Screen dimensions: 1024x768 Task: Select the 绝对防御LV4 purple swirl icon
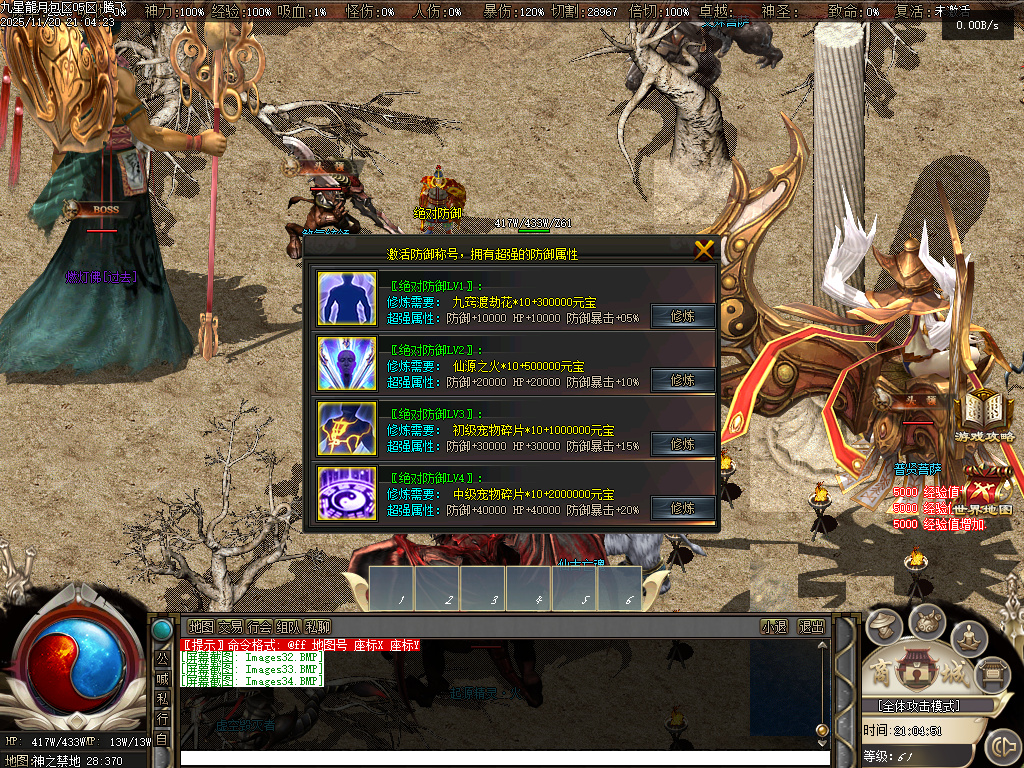point(347,493)
